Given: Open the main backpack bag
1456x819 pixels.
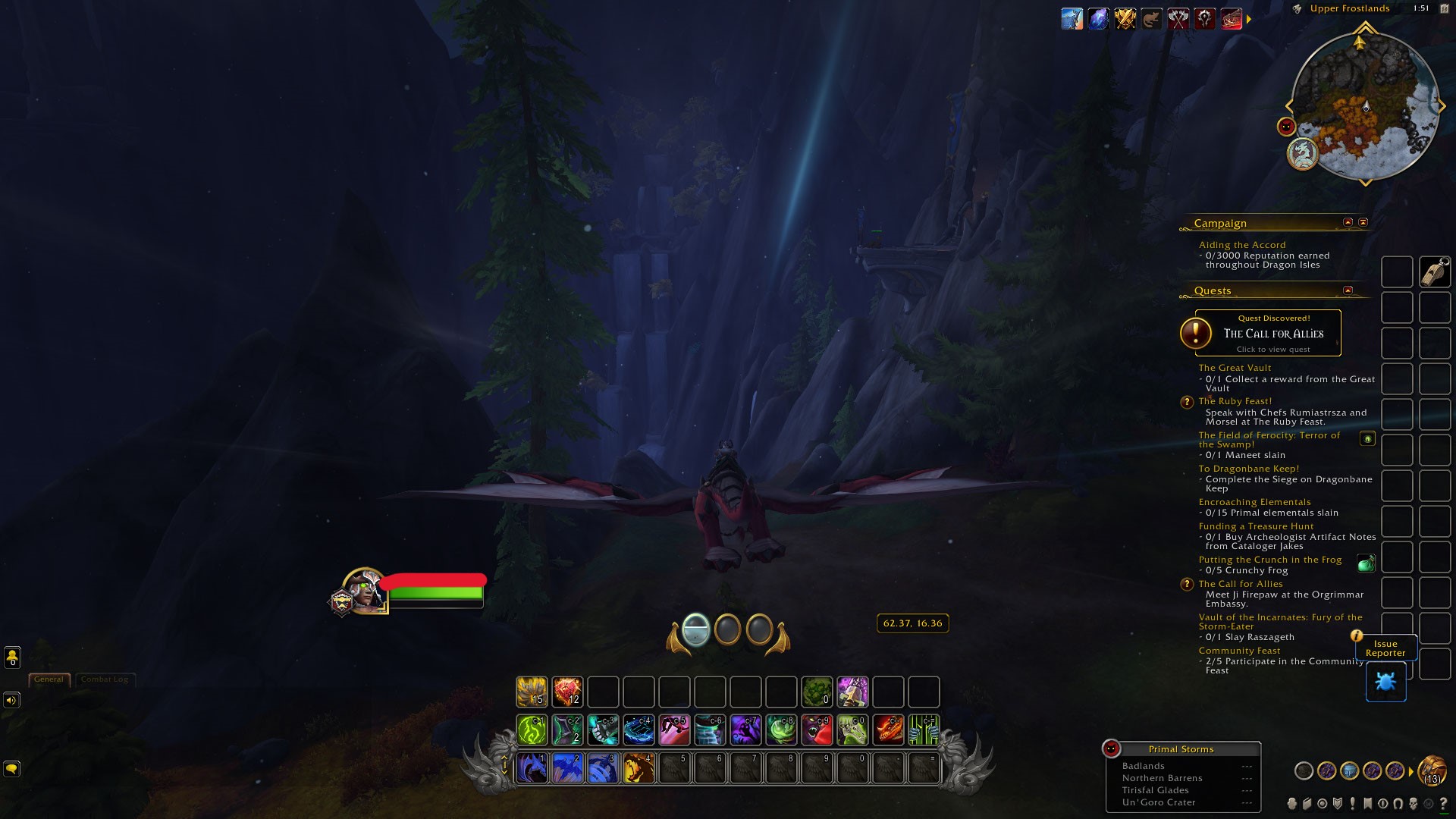Looking at the screenshot, I should point(1432,771).
